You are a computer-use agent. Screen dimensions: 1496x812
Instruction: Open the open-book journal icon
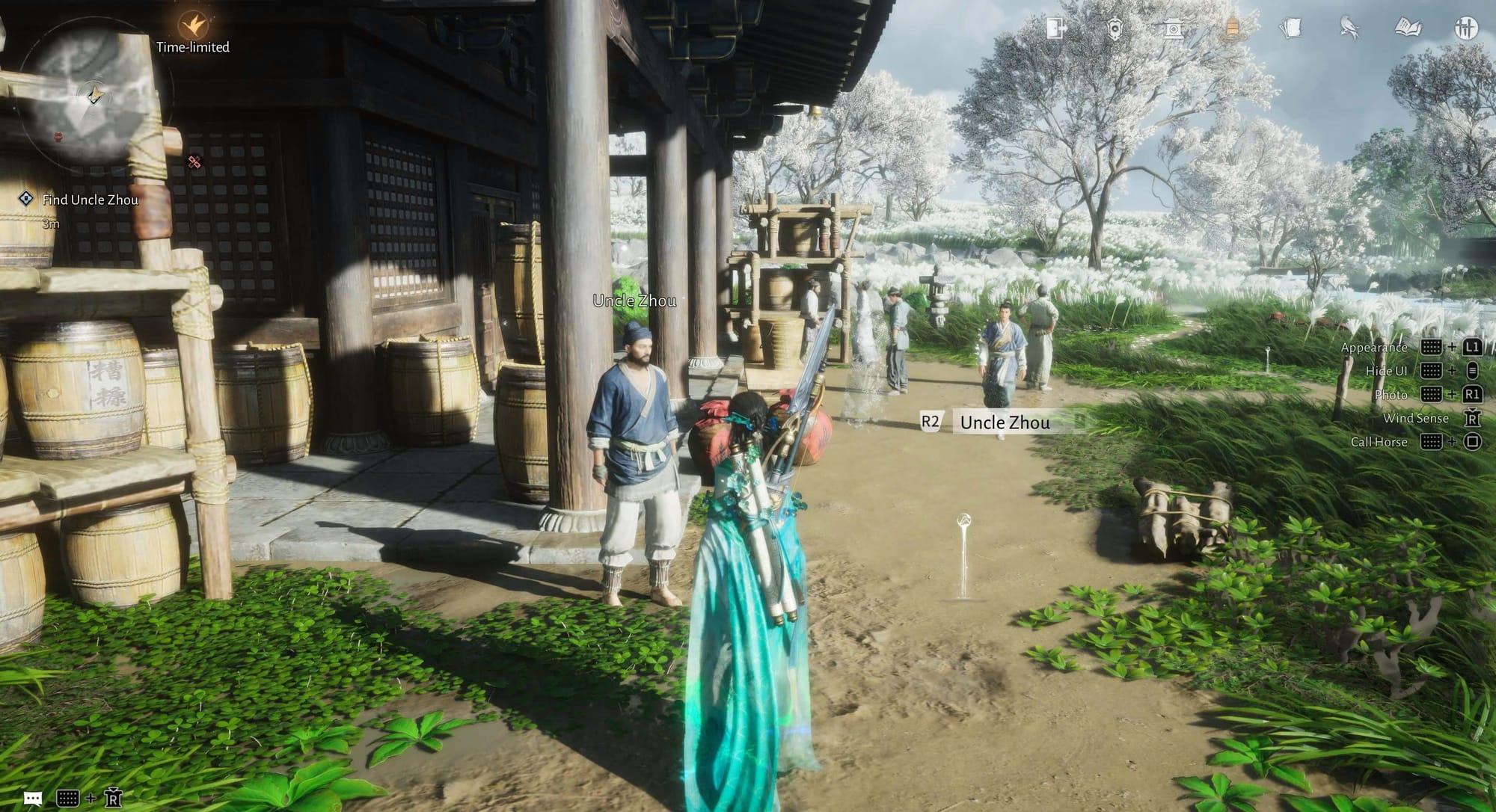pyautogui.click(x=1408, y=28)
